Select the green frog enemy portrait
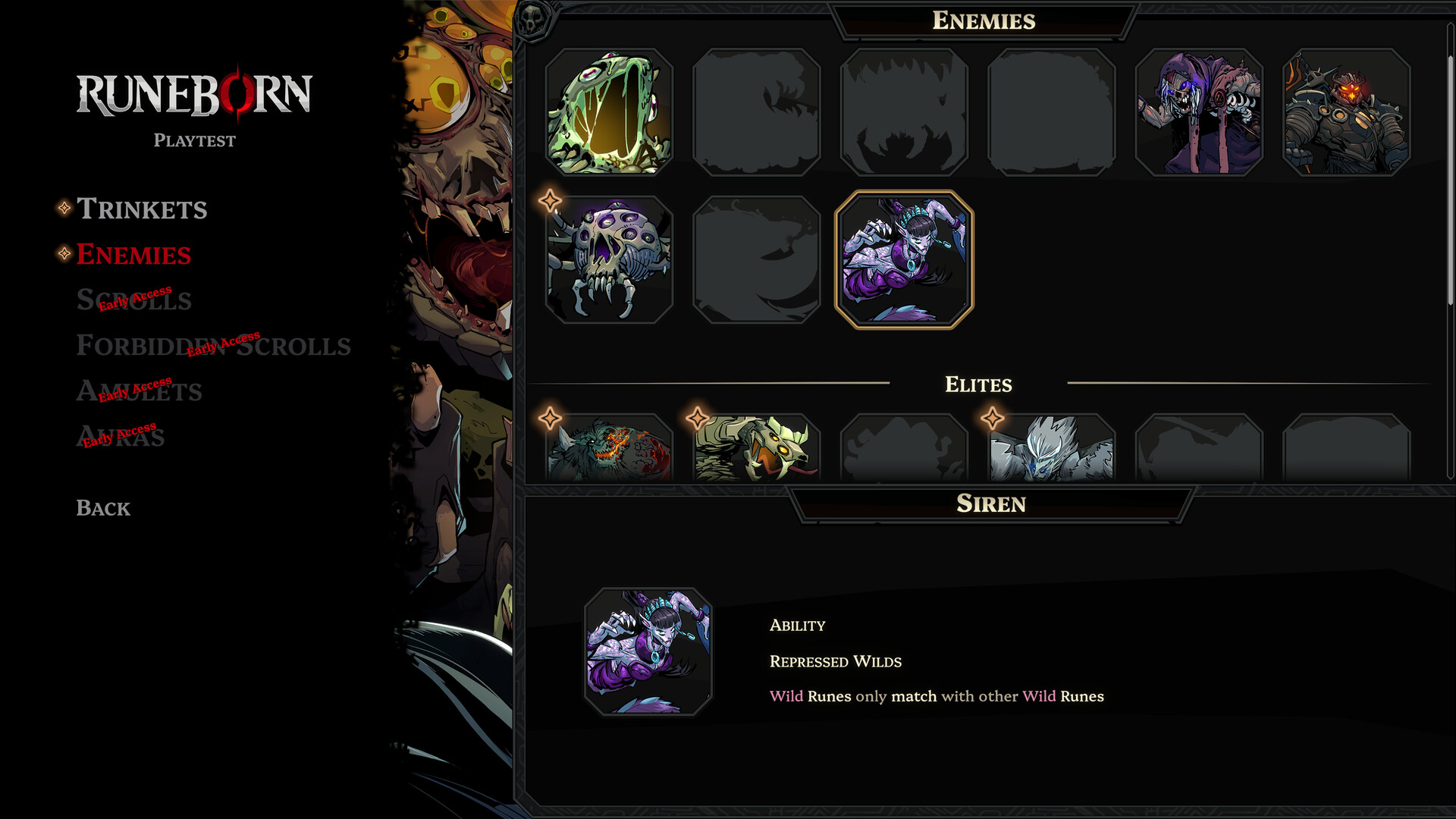1456x819 pixels. [x=609, y=110]
